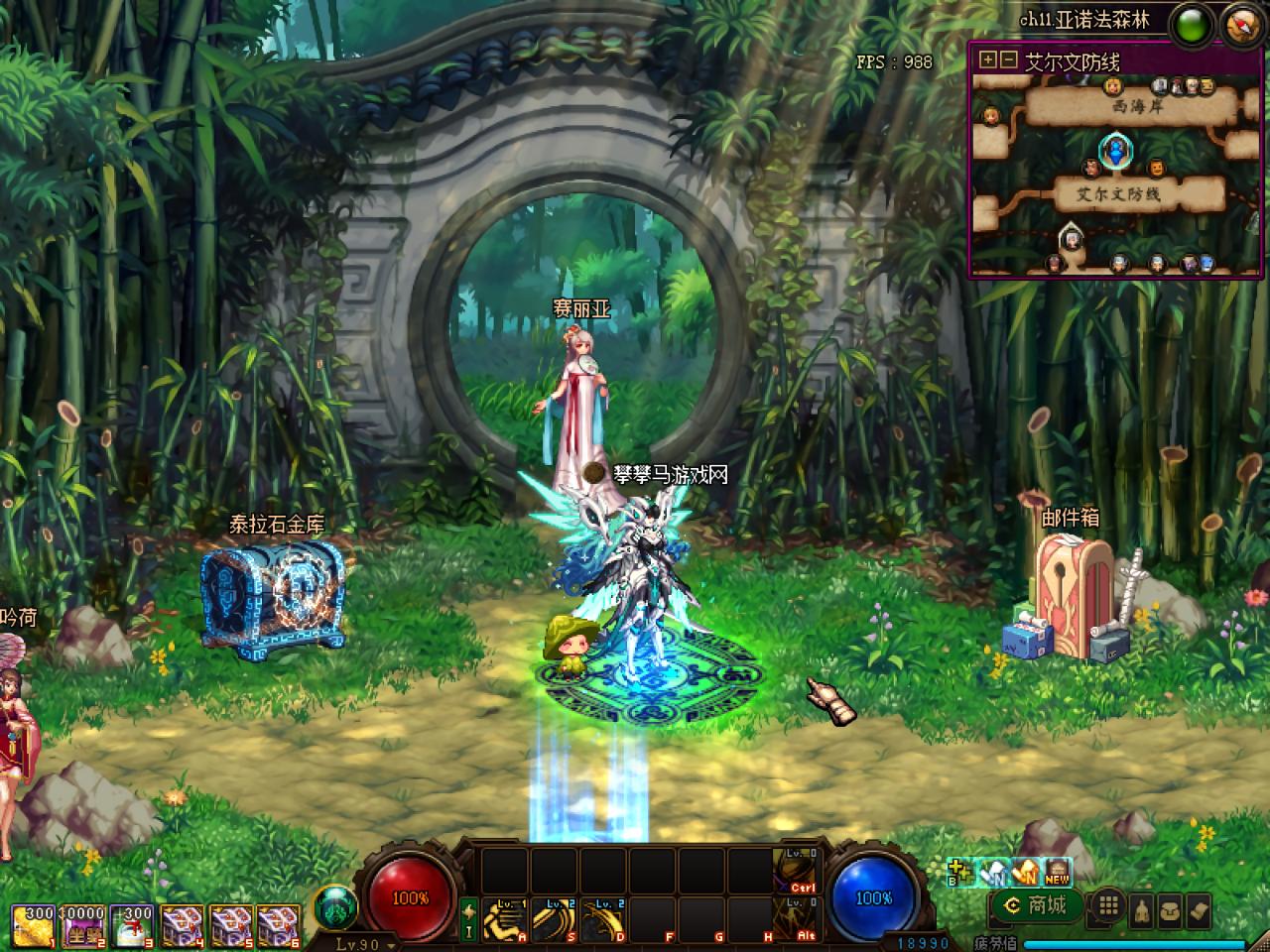The height and width of the screenshot is (952, 1270).
Task: Select the 艾尔文防线 area on minimap
Action: pos(1119,194)
